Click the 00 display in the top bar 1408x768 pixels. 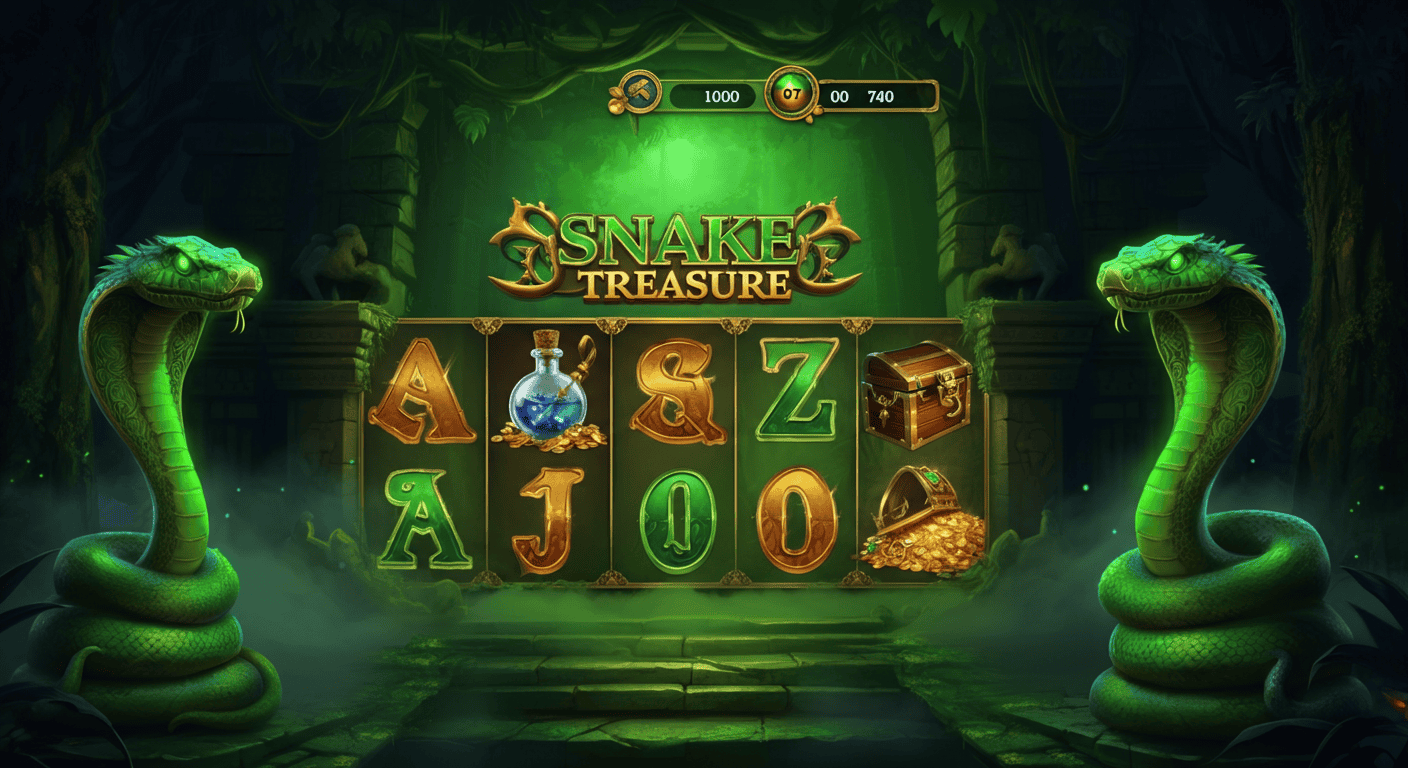coord(838,97)
